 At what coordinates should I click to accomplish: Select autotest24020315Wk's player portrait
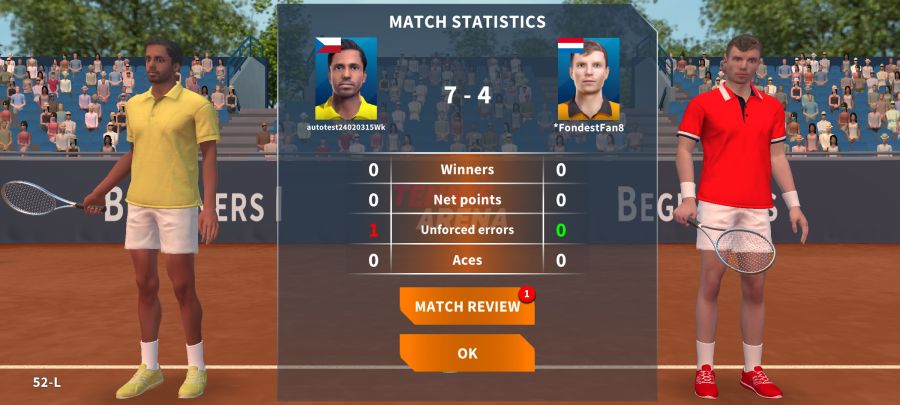[x=346, y=79]
